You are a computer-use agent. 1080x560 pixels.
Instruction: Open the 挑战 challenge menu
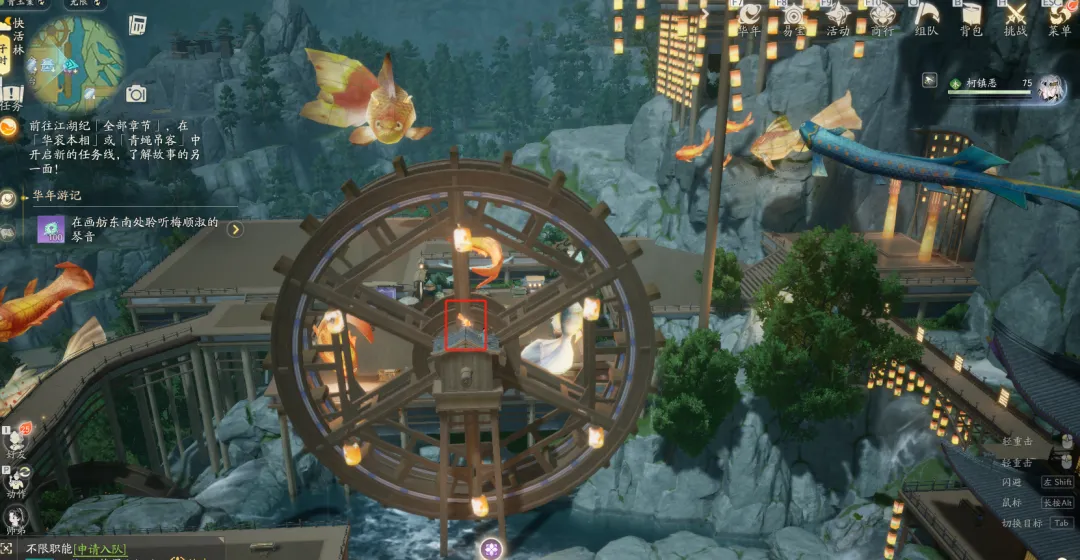click(x=1016, y=17)
